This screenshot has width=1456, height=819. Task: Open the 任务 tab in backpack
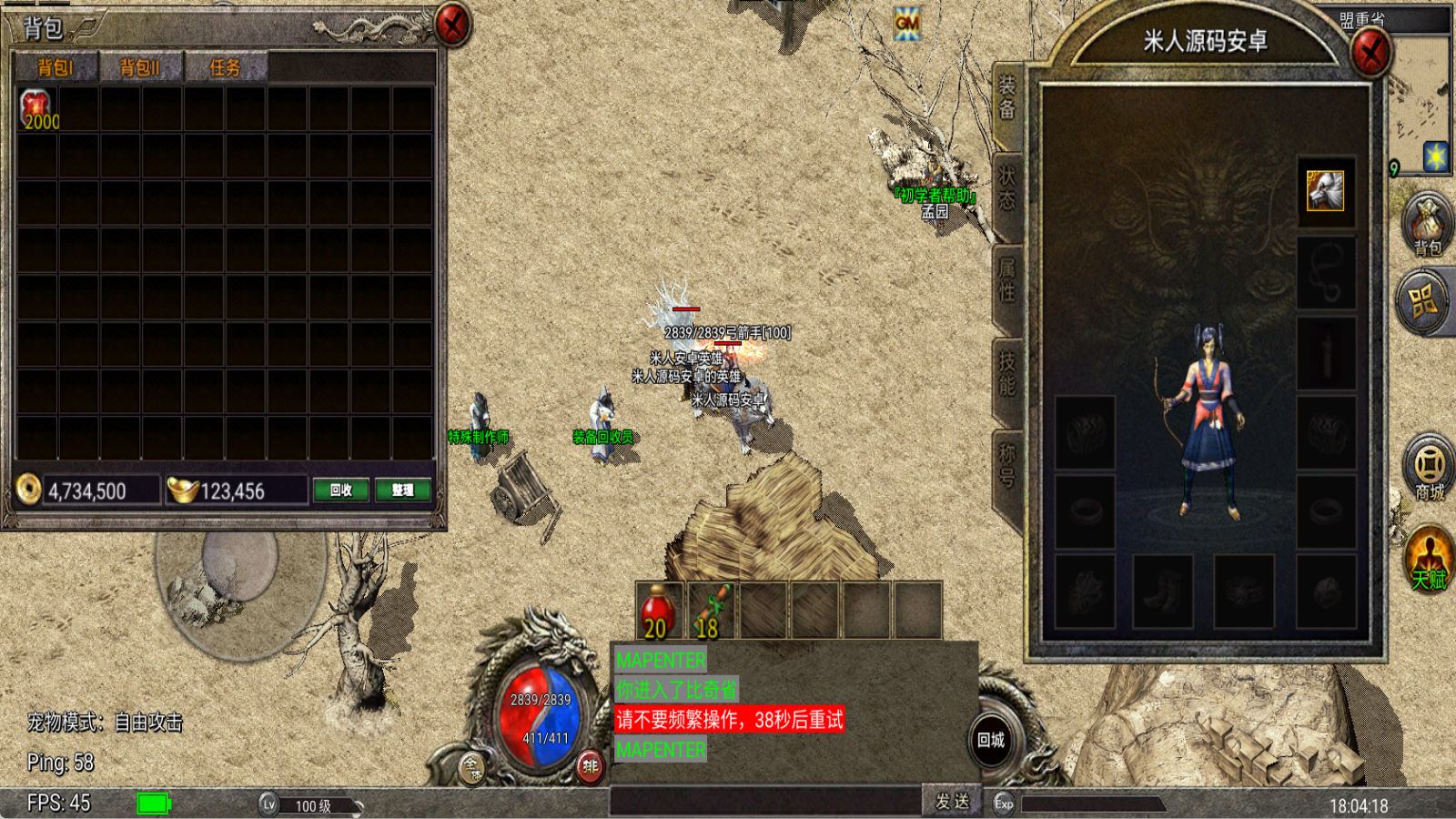point(225,67)
